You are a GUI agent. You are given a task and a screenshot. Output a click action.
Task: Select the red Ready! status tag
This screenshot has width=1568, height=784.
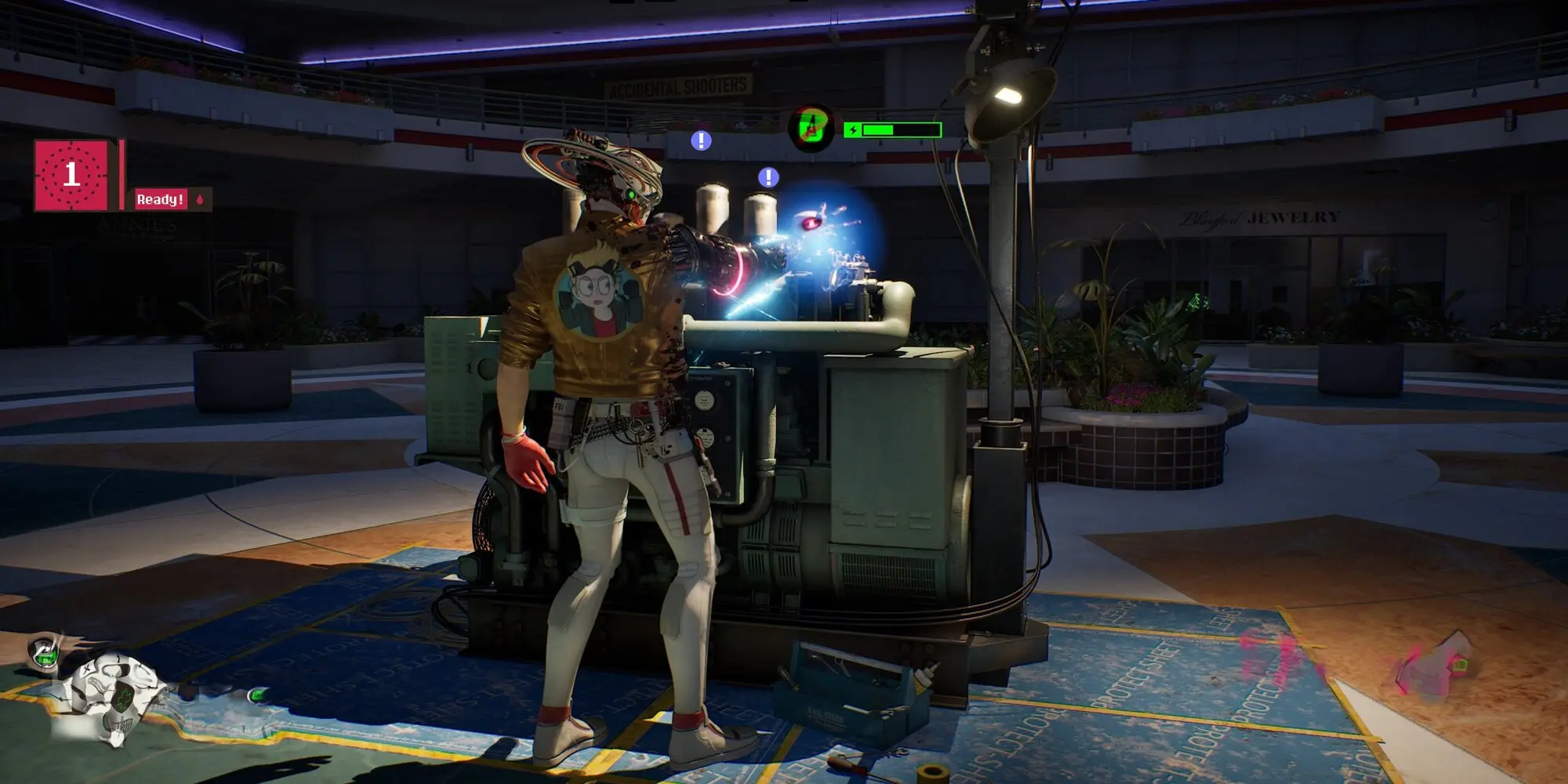coord(161,199)
